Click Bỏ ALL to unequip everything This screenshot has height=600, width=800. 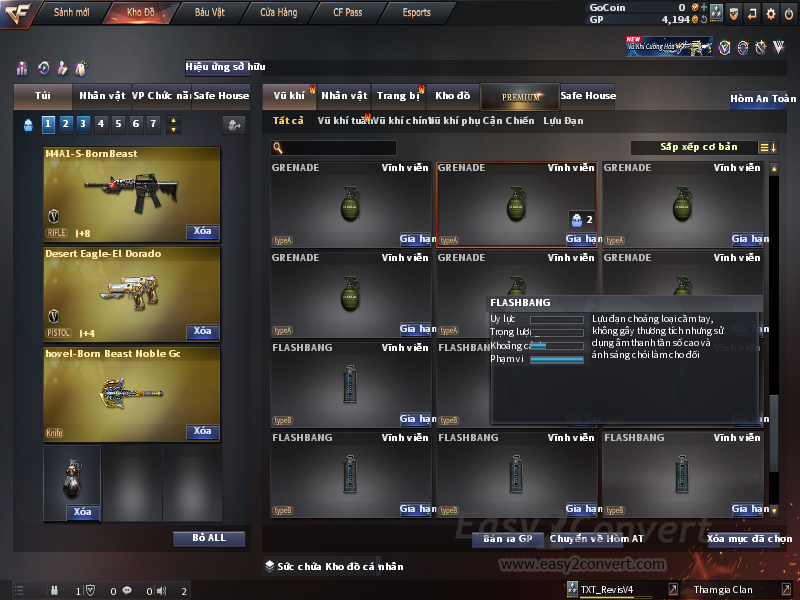pyautogui.click(x=208, y=538)
